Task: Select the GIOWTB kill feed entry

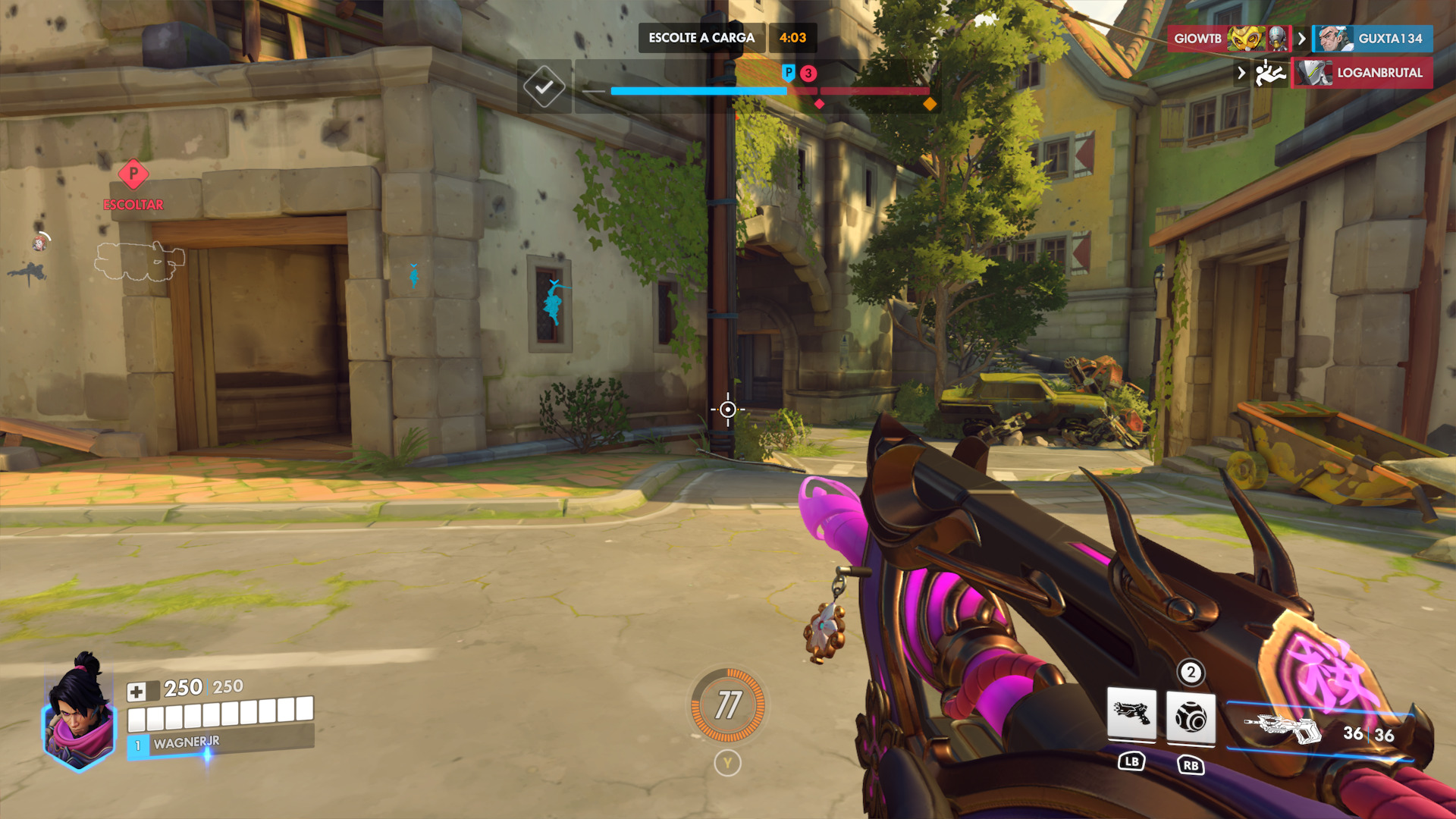Action: click(x=1198, y=39)
